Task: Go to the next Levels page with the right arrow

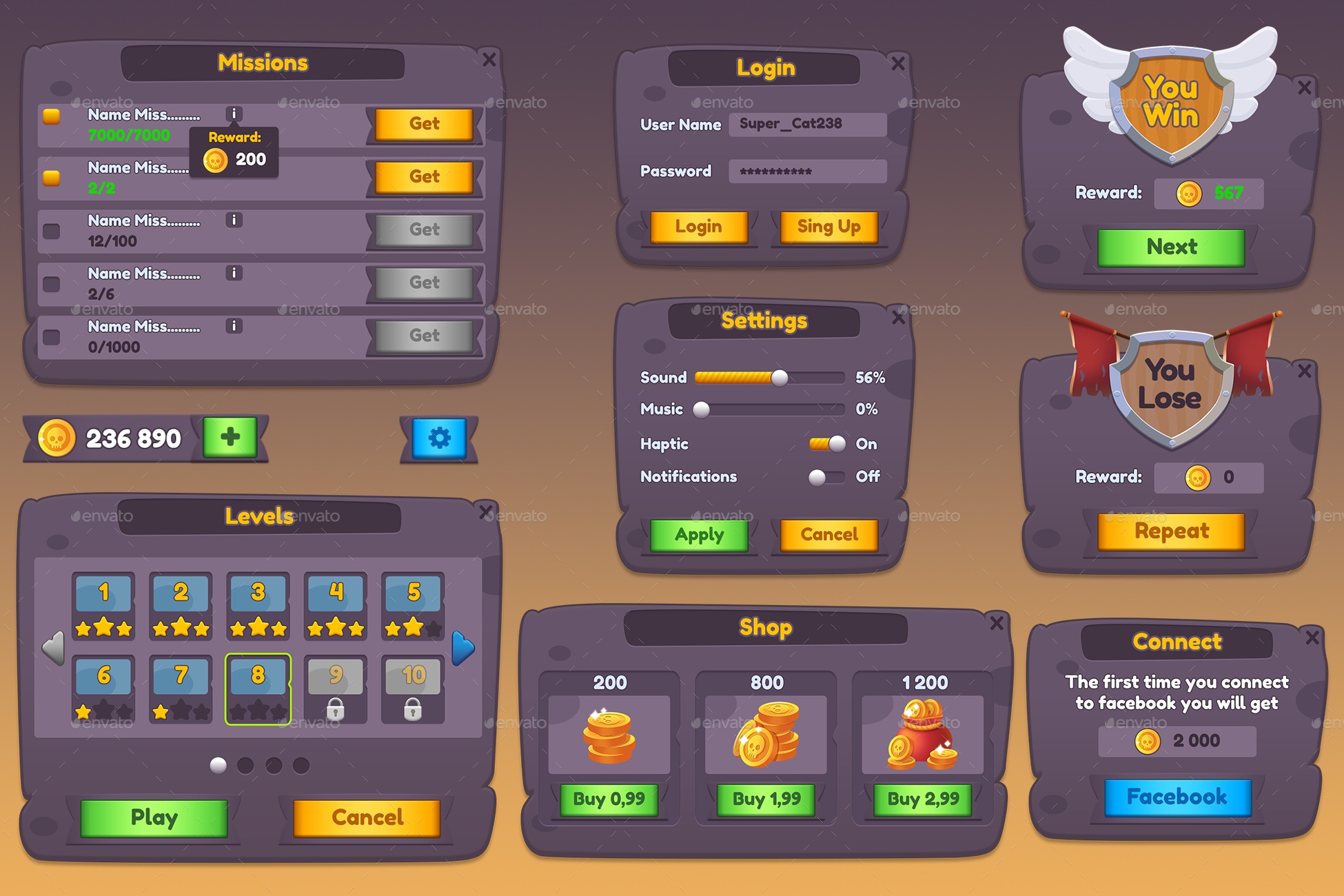Action: pos(462,646)
